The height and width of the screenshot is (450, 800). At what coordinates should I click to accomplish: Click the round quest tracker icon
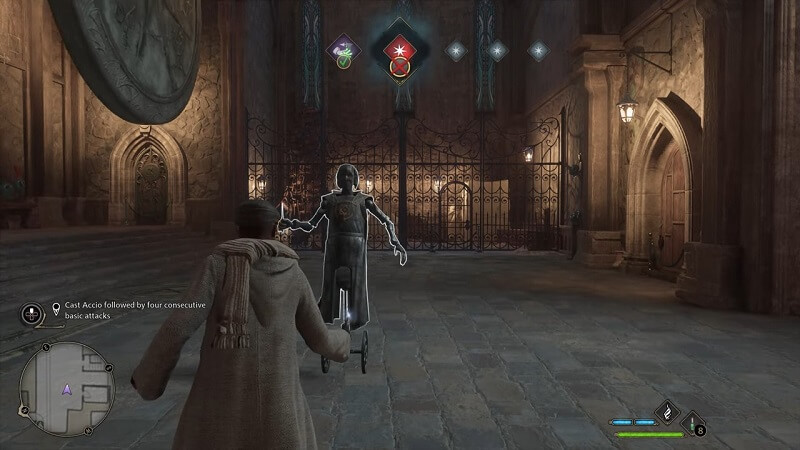click(31, 313)
